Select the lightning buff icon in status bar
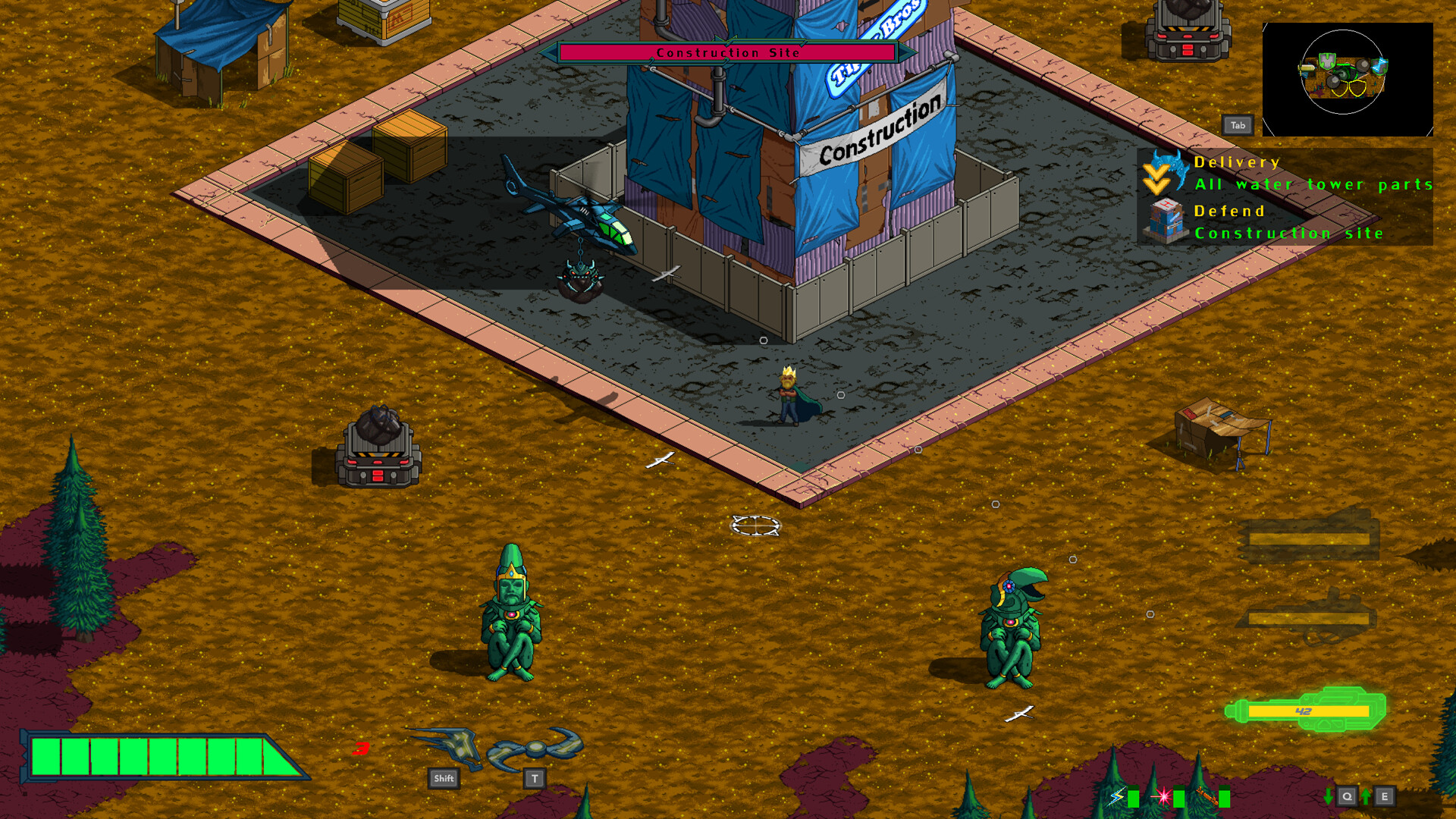 pyautogui.click(x=1116, y=796)
